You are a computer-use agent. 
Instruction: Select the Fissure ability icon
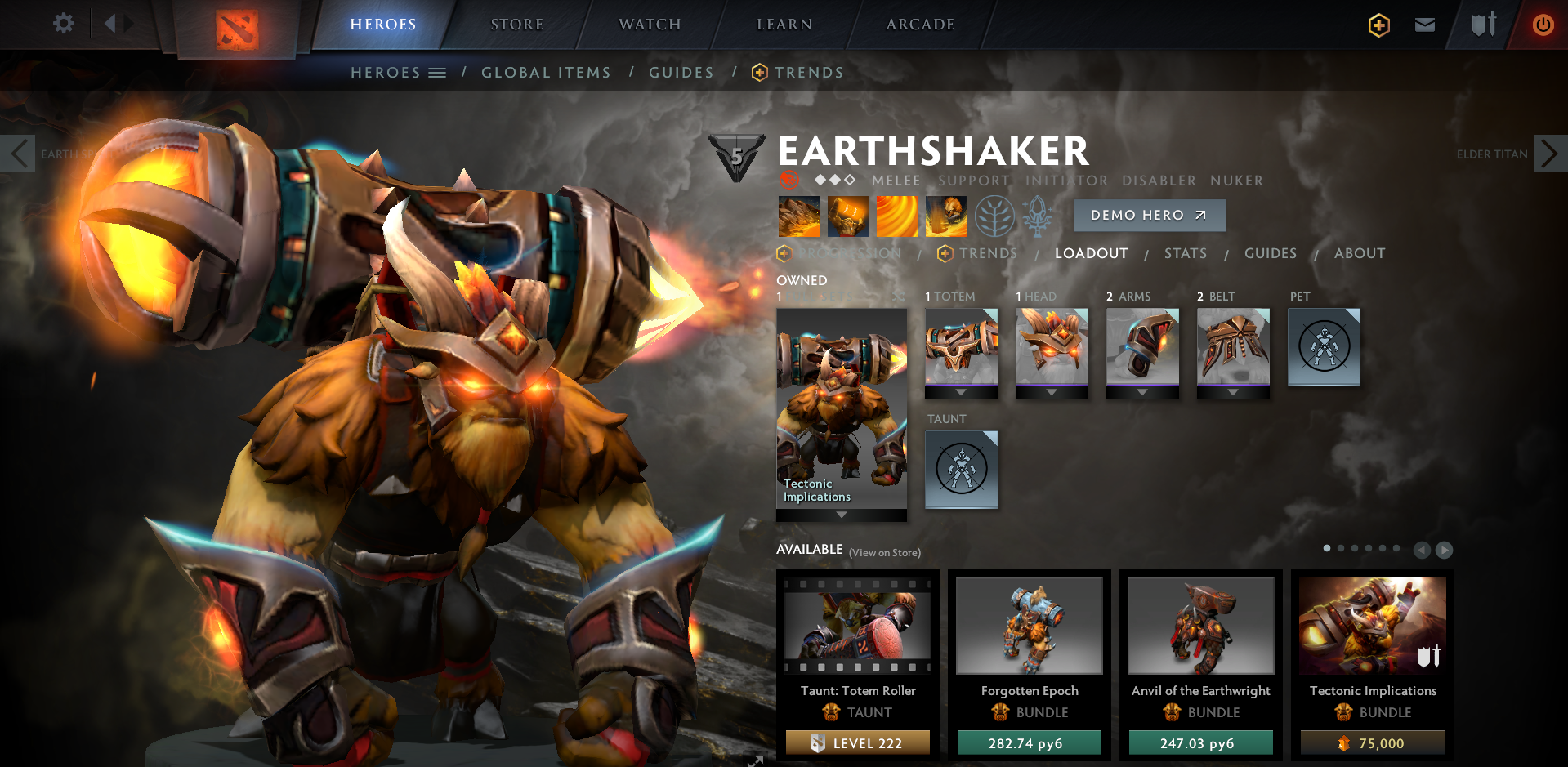coord(798,216)
